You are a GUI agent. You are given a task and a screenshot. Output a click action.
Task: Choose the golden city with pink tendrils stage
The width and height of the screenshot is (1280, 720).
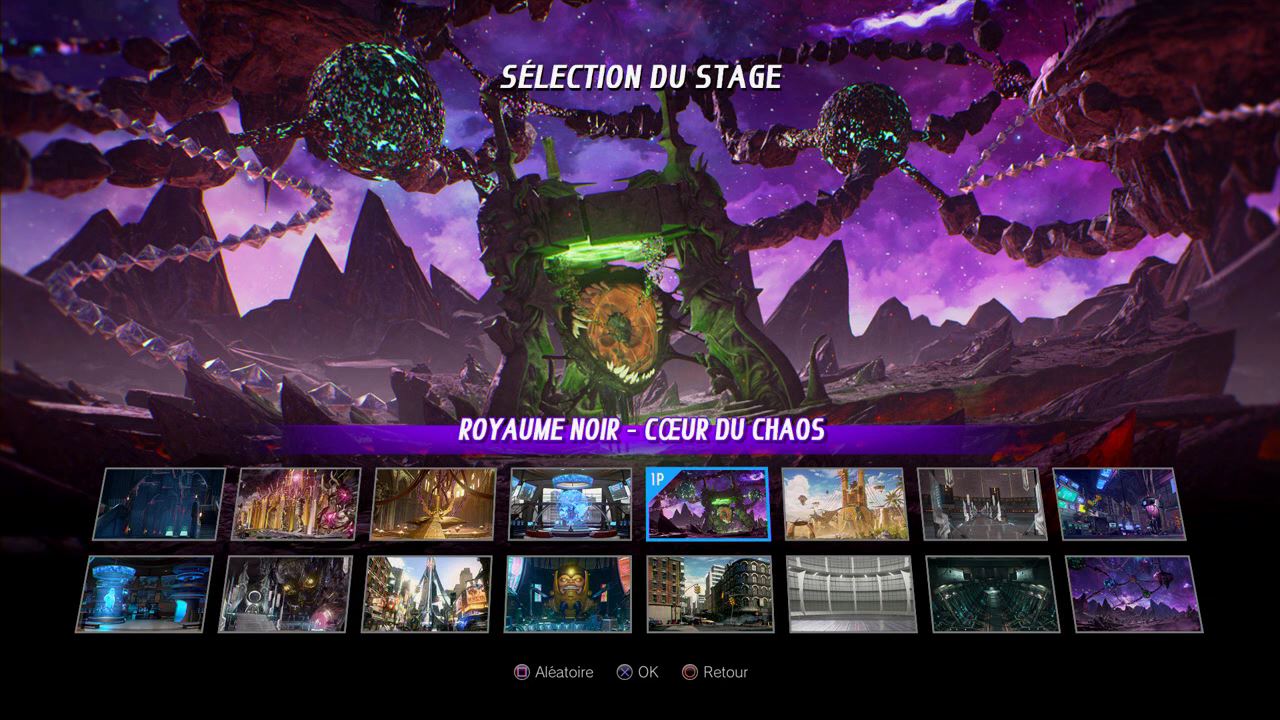(296, 504)
